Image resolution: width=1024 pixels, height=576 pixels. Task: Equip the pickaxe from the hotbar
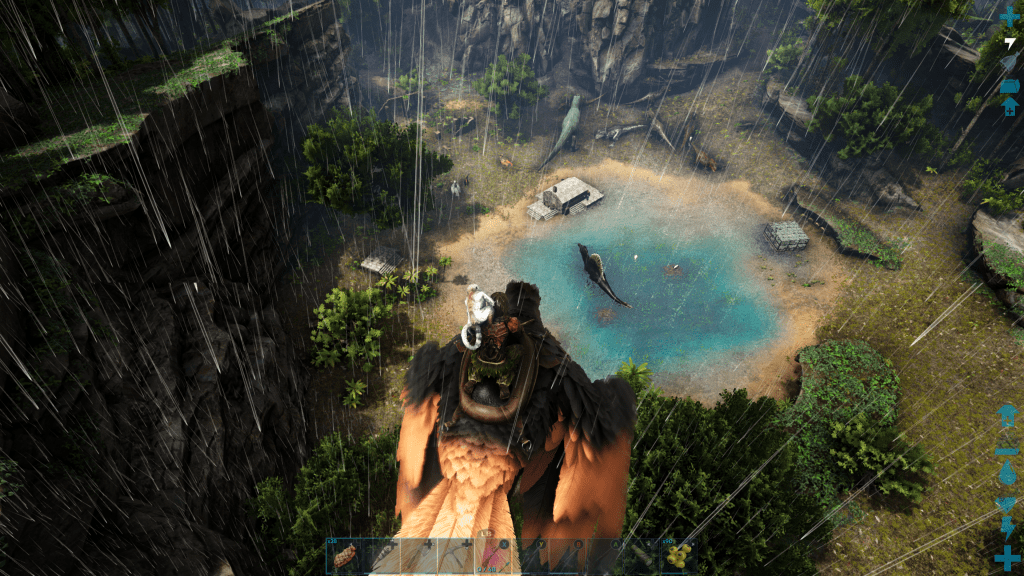point(456,556)
